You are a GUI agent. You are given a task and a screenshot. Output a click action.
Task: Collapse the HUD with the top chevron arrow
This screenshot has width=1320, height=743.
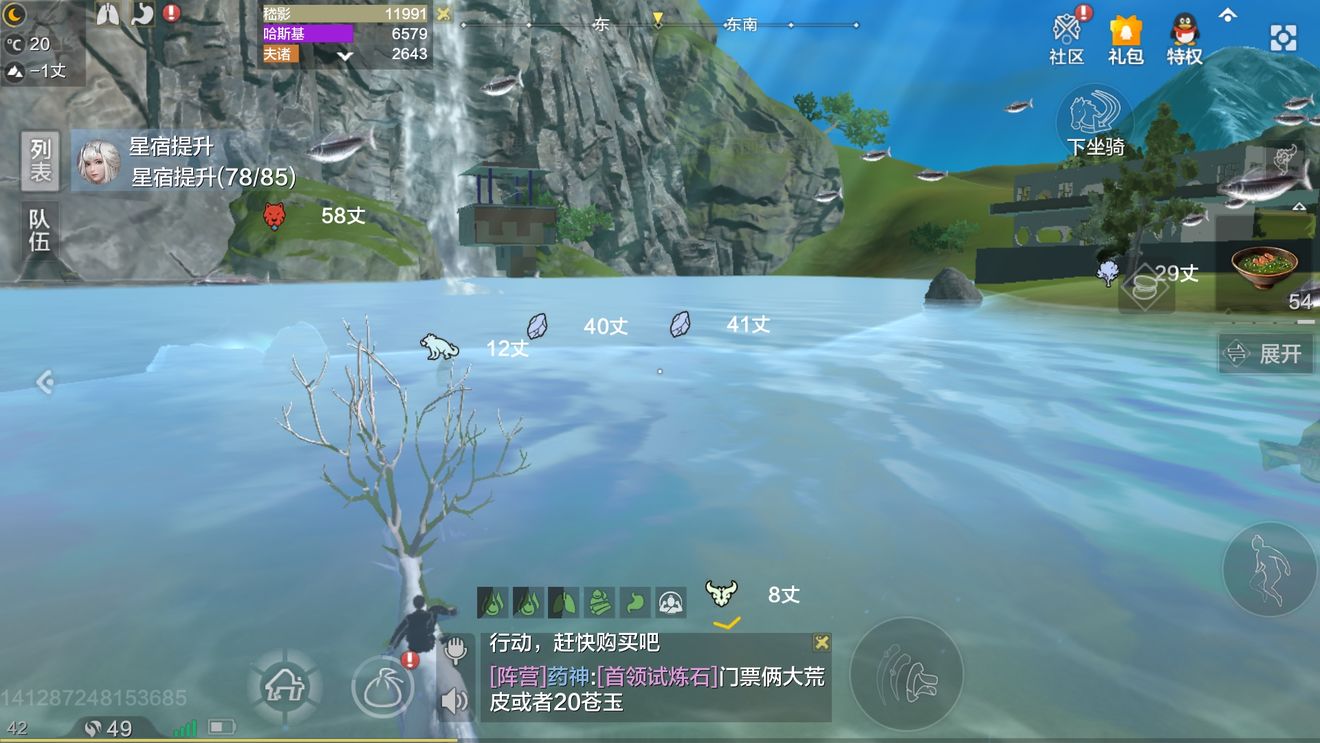click(x=1228, y=14)
